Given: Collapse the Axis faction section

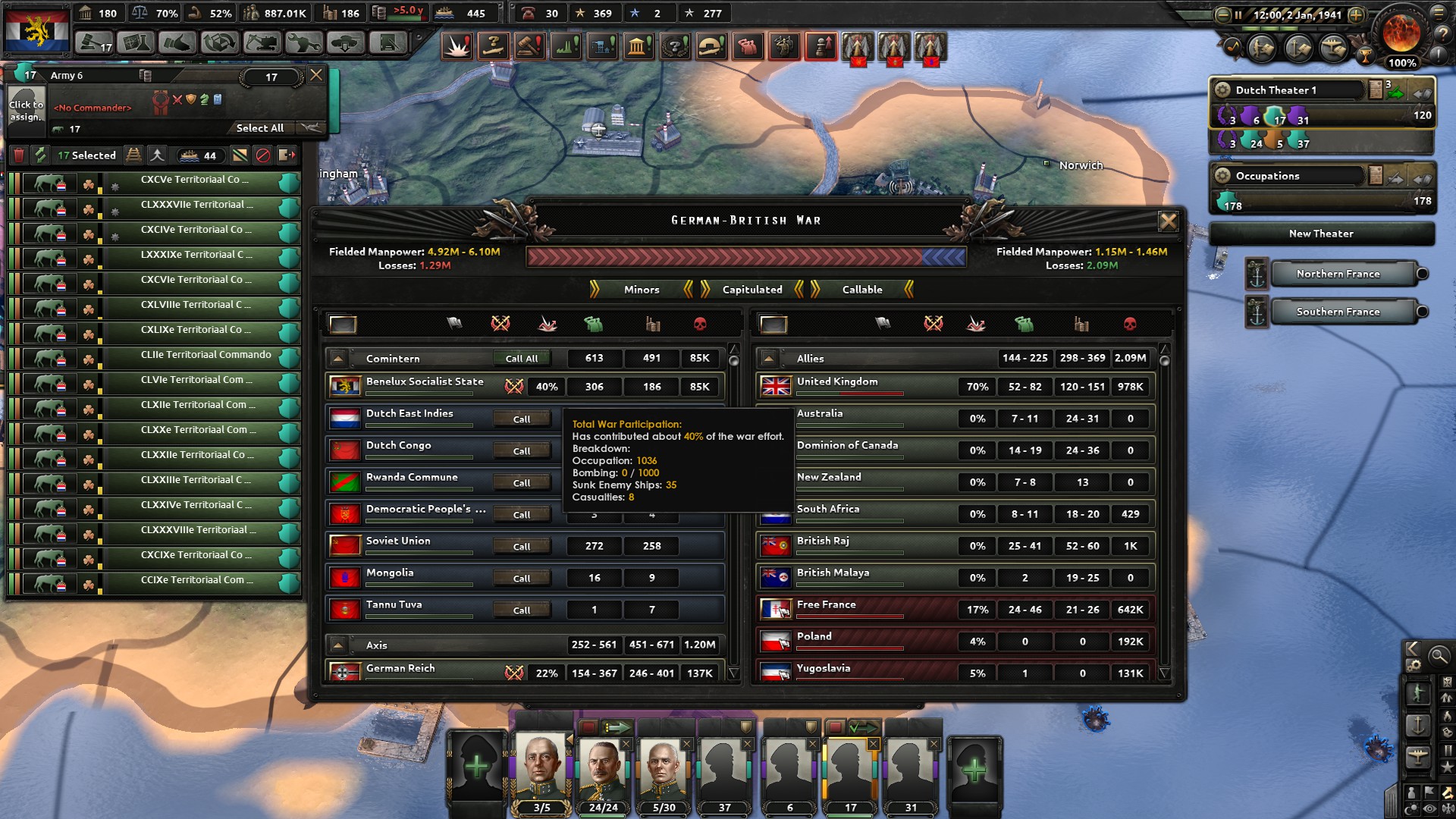Looking at the screenshot, I should click(x=338, y=645).
